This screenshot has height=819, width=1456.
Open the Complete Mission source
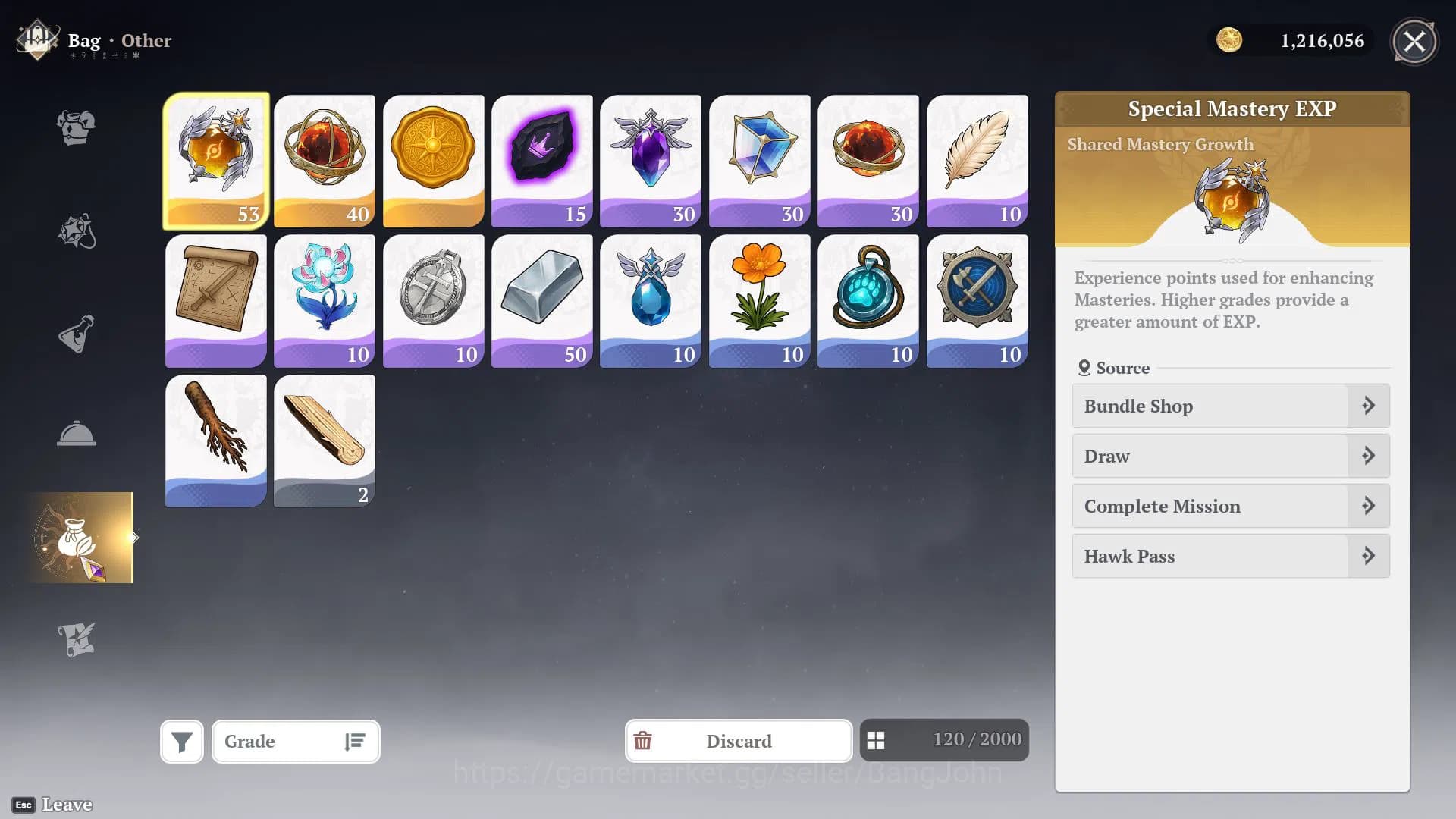[x=1230, y=506]
